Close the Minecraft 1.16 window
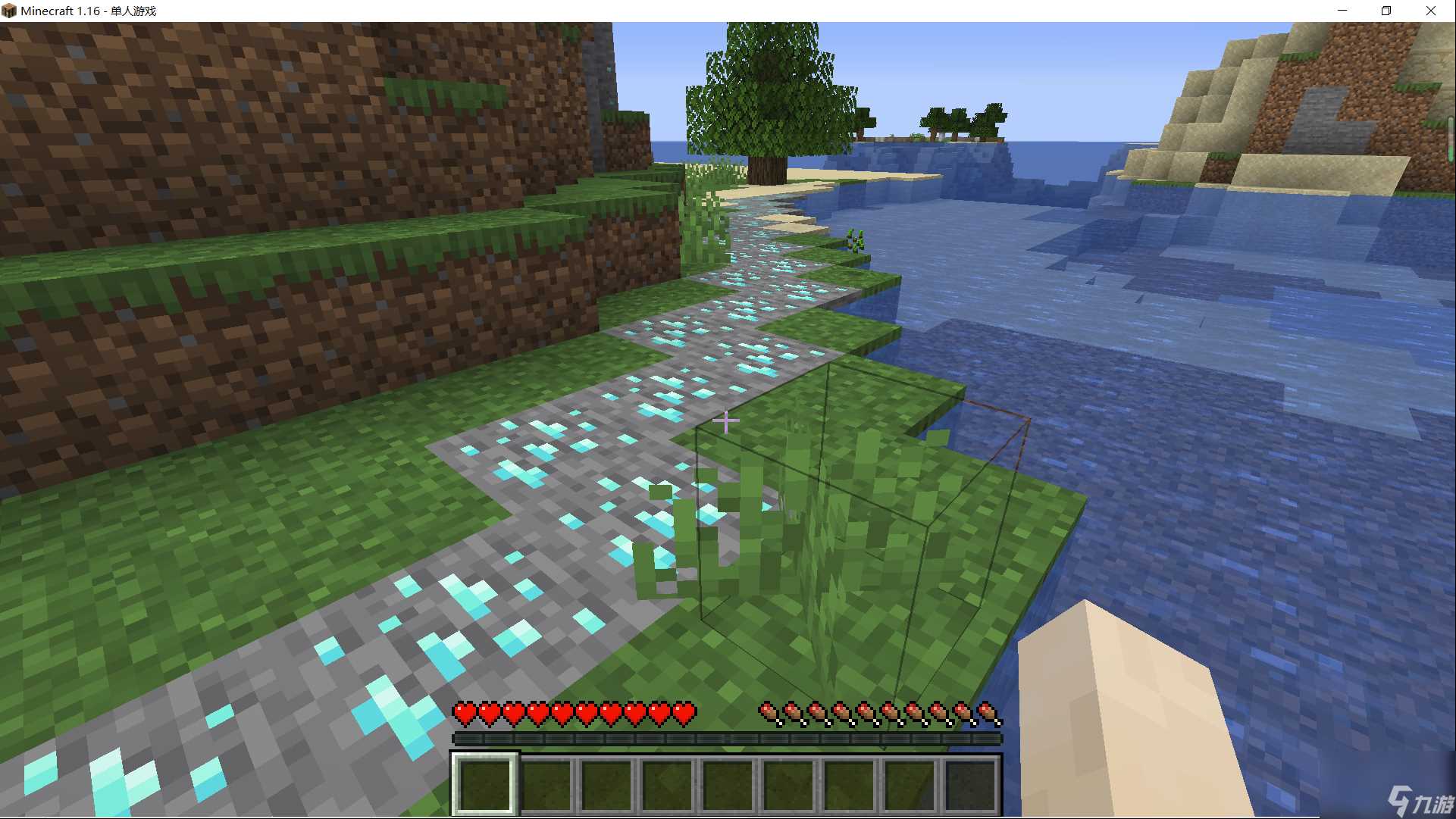Screen dimensions: 1456x819 [x=1430, y=11]
